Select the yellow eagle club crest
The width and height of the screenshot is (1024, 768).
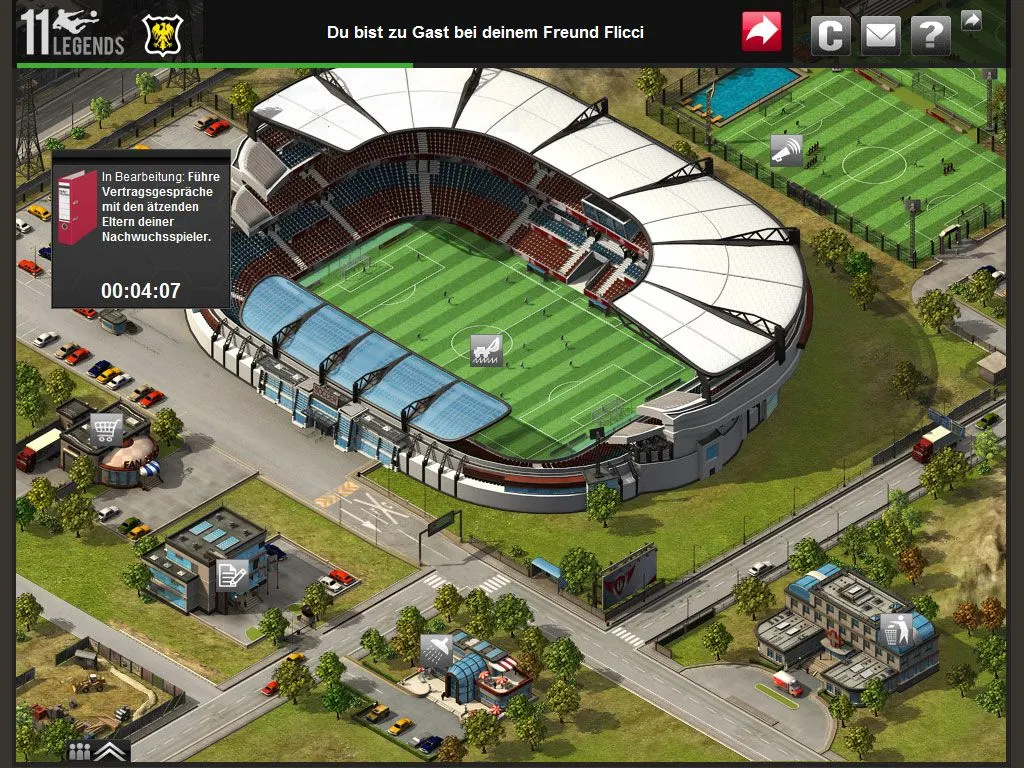coord(162,35)
